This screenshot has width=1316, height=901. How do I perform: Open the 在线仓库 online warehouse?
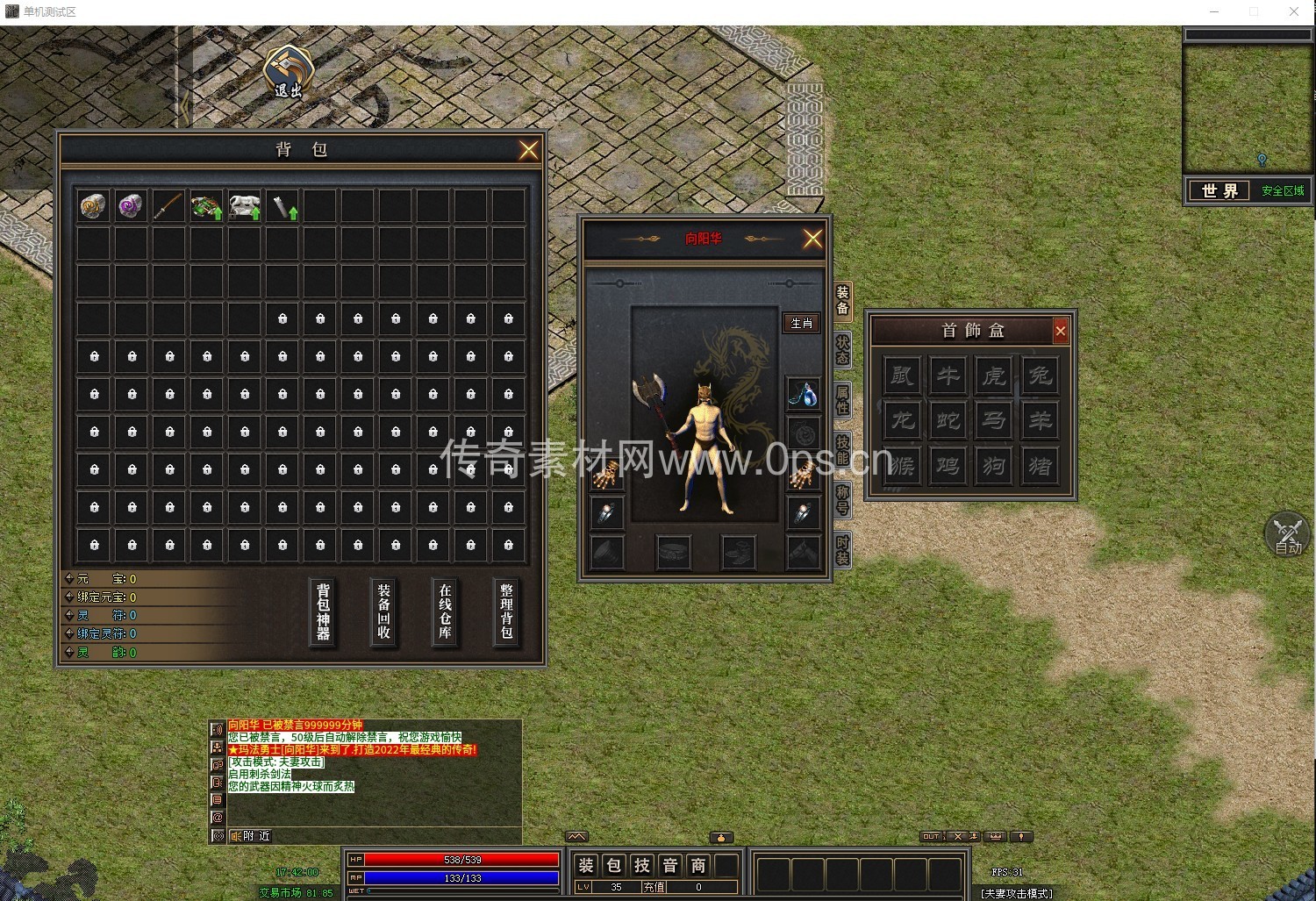click(x=445, y=611)
